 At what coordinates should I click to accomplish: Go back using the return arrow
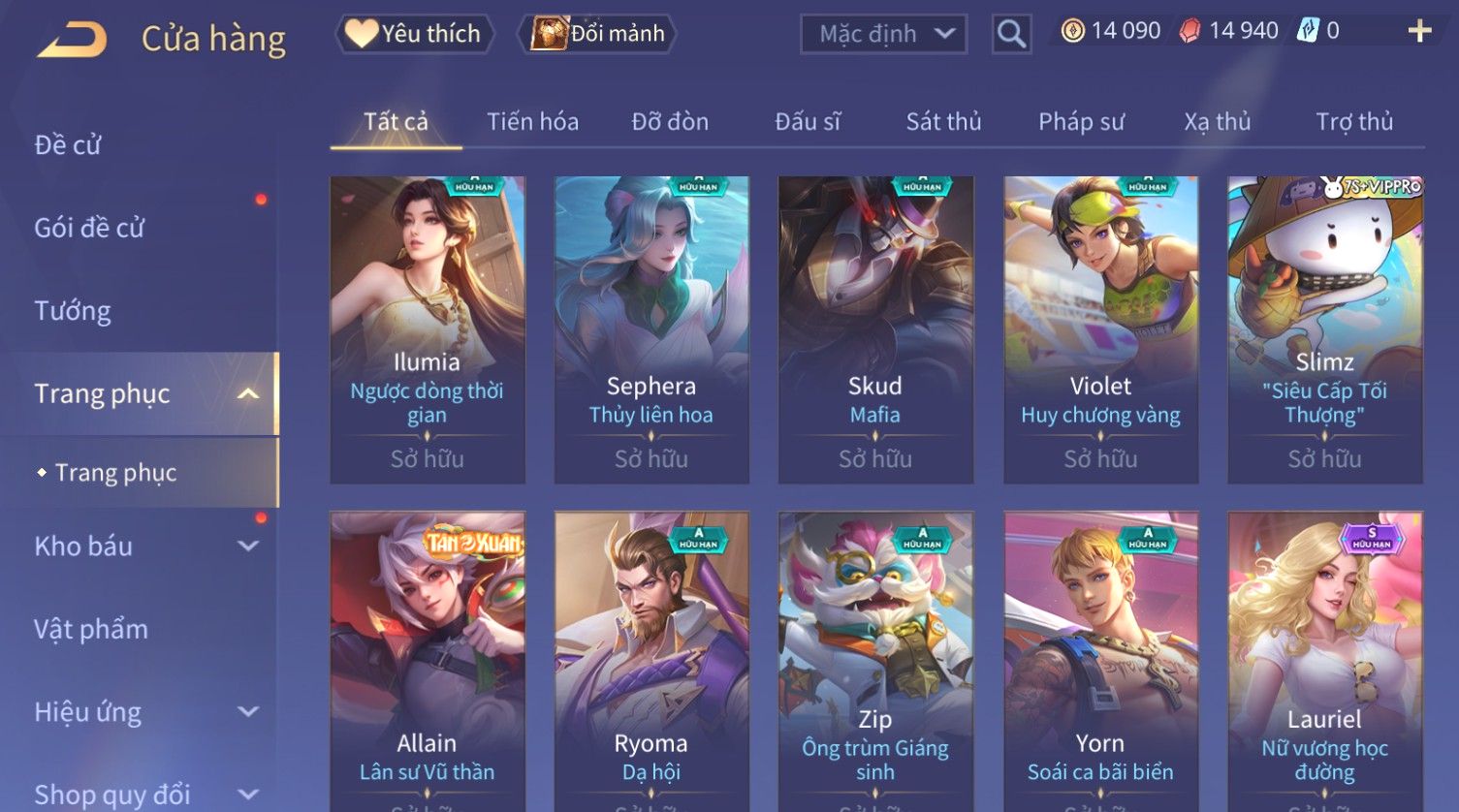73,39
